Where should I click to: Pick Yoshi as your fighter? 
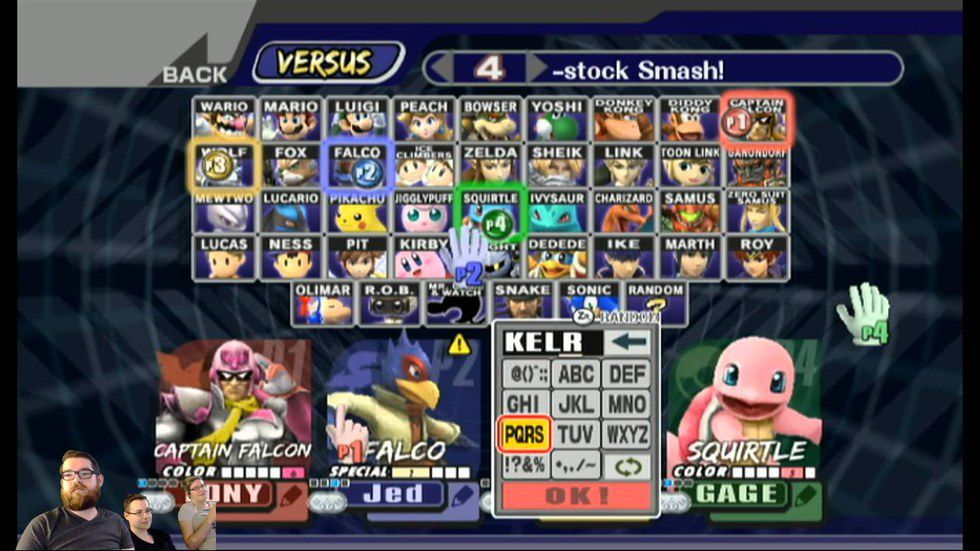[556, 119]
